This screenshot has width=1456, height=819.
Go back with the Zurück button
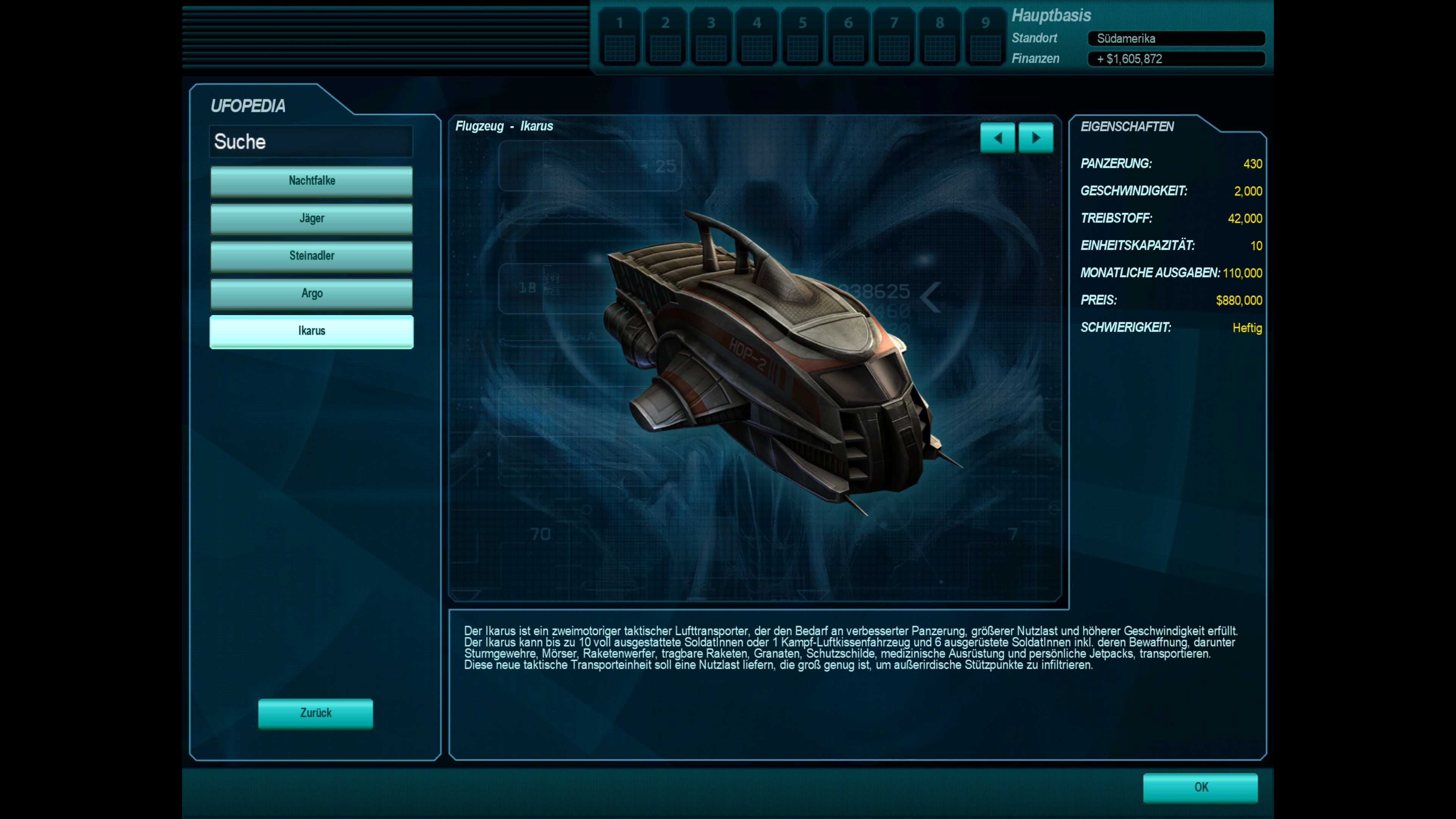tap(315, 713)
